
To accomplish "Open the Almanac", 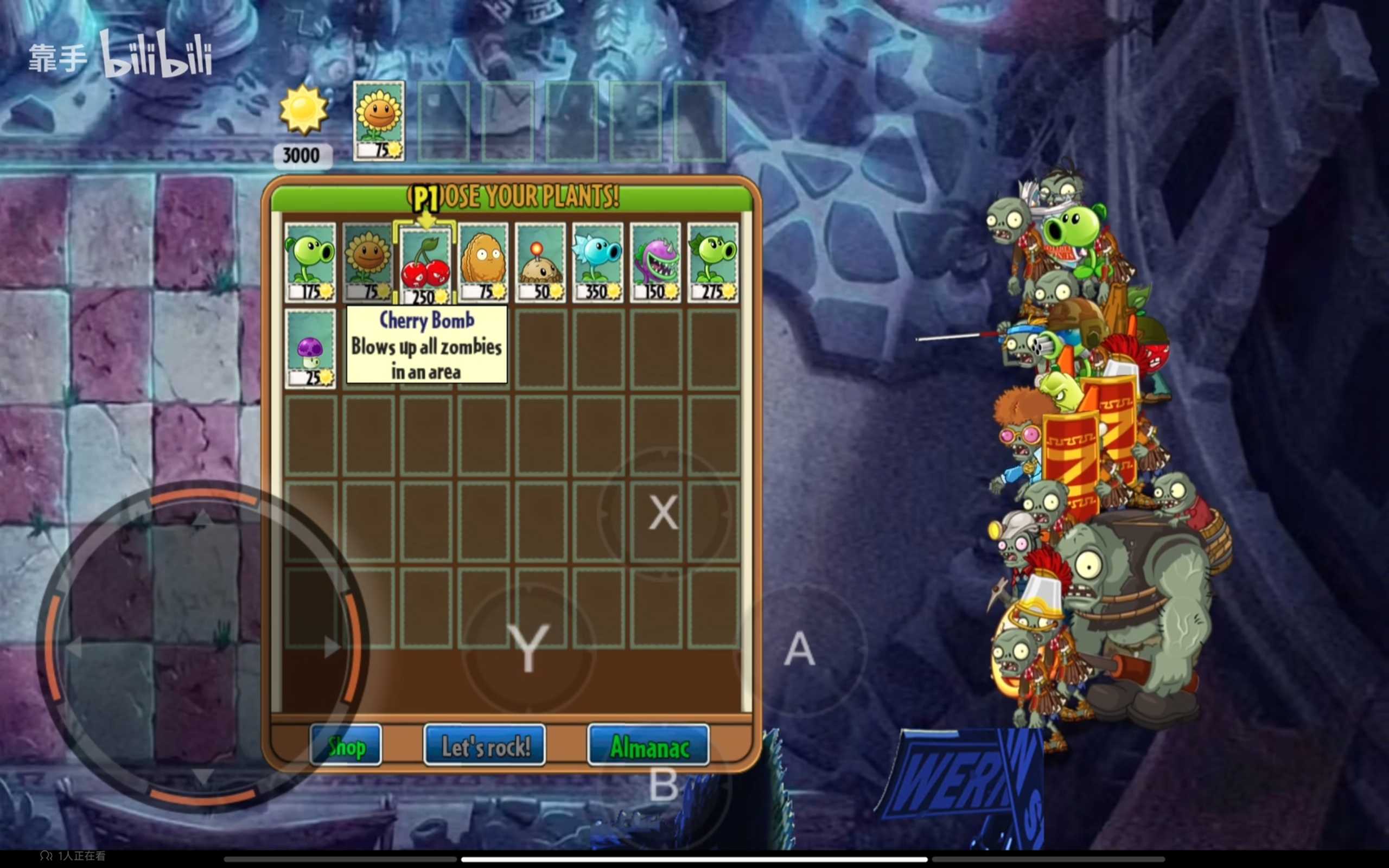I will pos(648,746).
